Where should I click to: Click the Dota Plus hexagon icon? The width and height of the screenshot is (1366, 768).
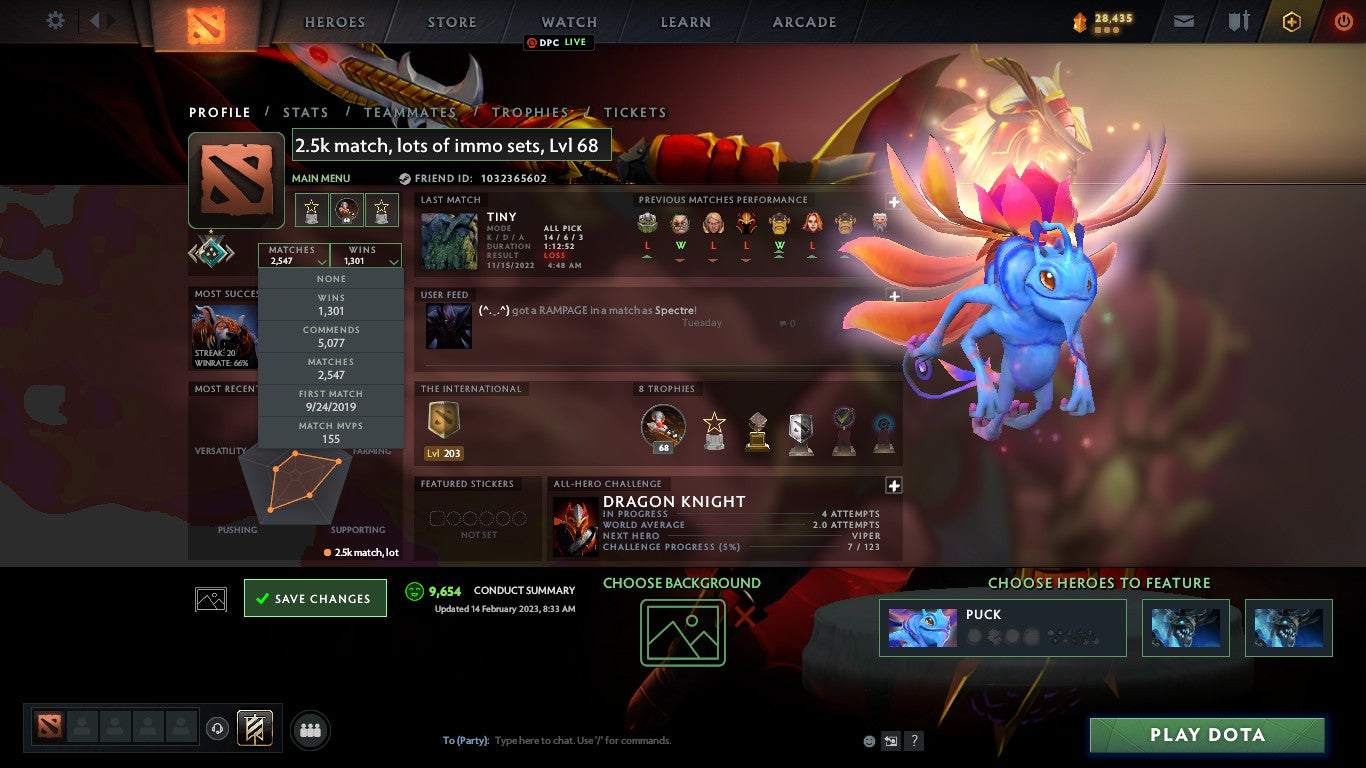pyautogui.click(x=1290, y=20)
